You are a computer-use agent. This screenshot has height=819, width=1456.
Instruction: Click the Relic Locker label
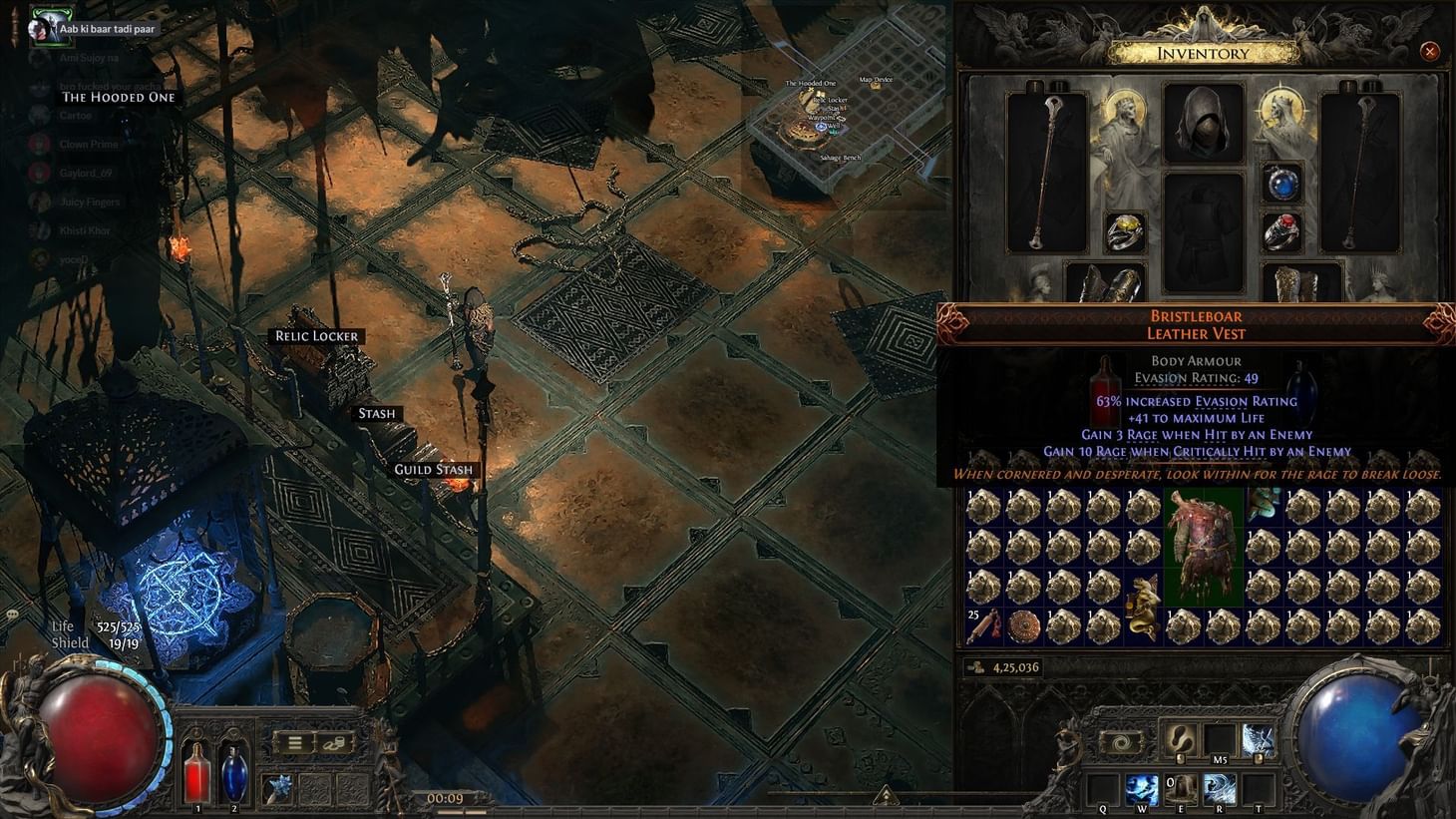click(317, 335)
